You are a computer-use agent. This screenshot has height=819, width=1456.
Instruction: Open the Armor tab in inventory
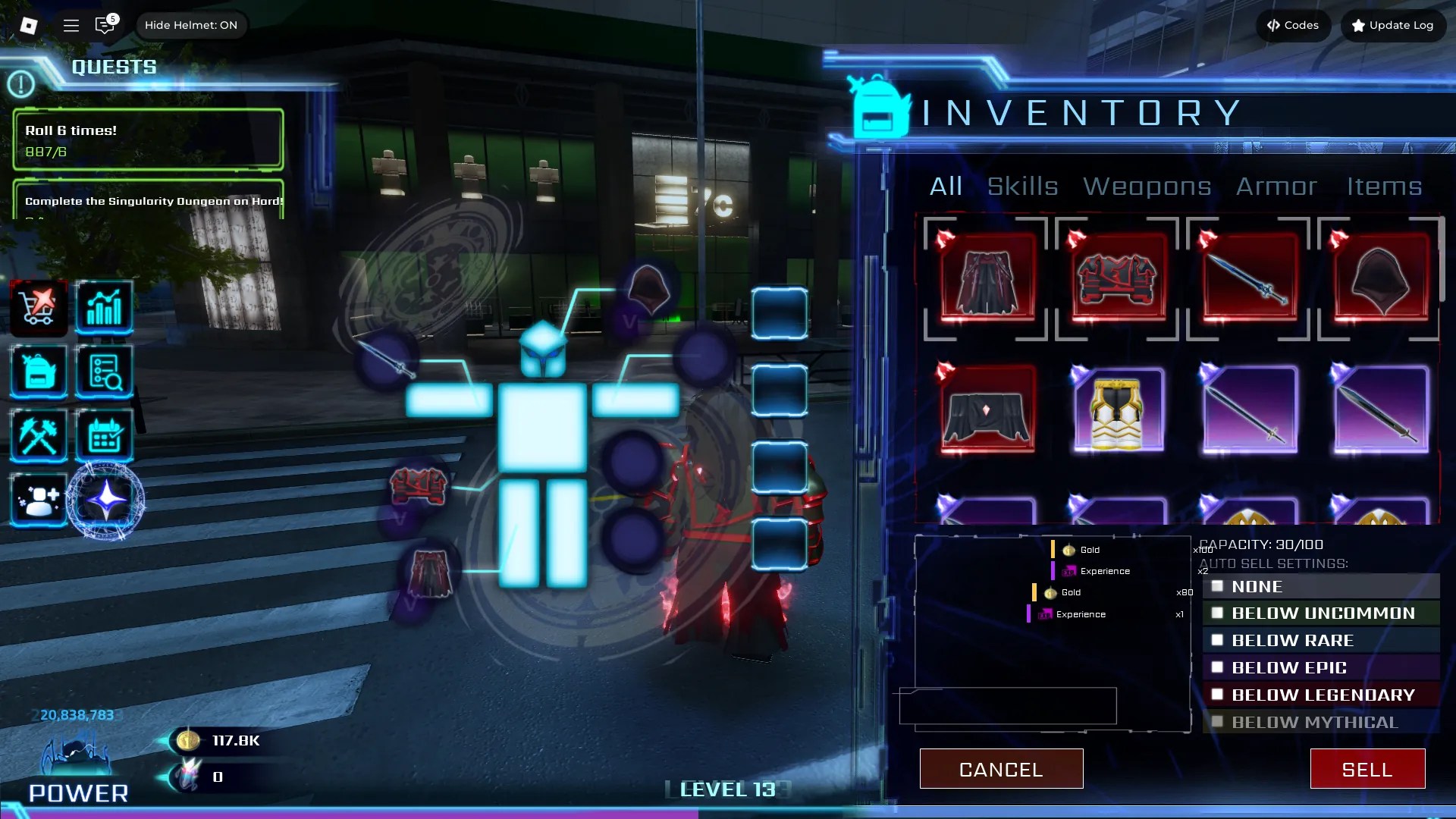(1276, 187)
